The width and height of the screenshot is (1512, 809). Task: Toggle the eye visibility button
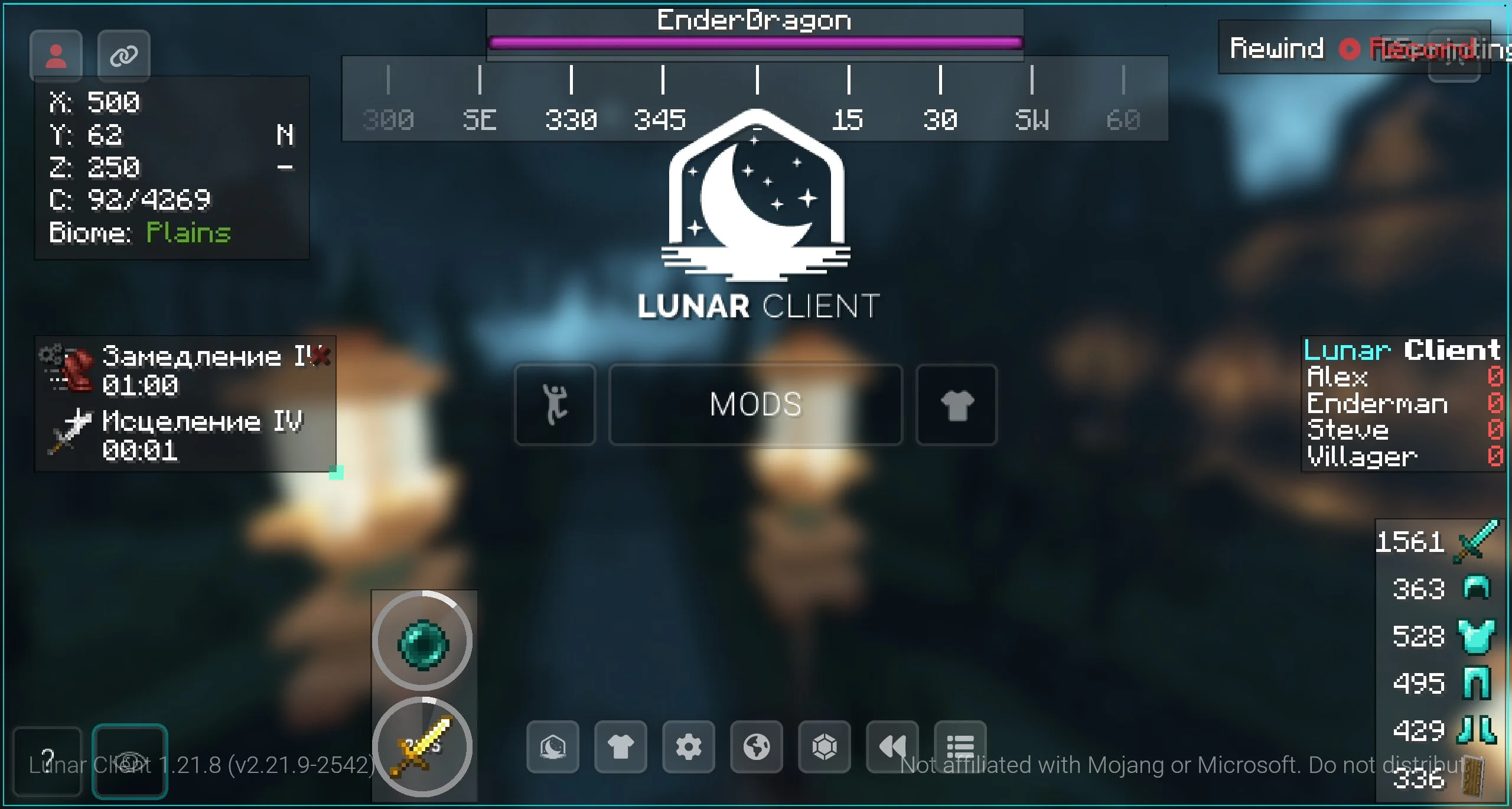coord(129,761)
